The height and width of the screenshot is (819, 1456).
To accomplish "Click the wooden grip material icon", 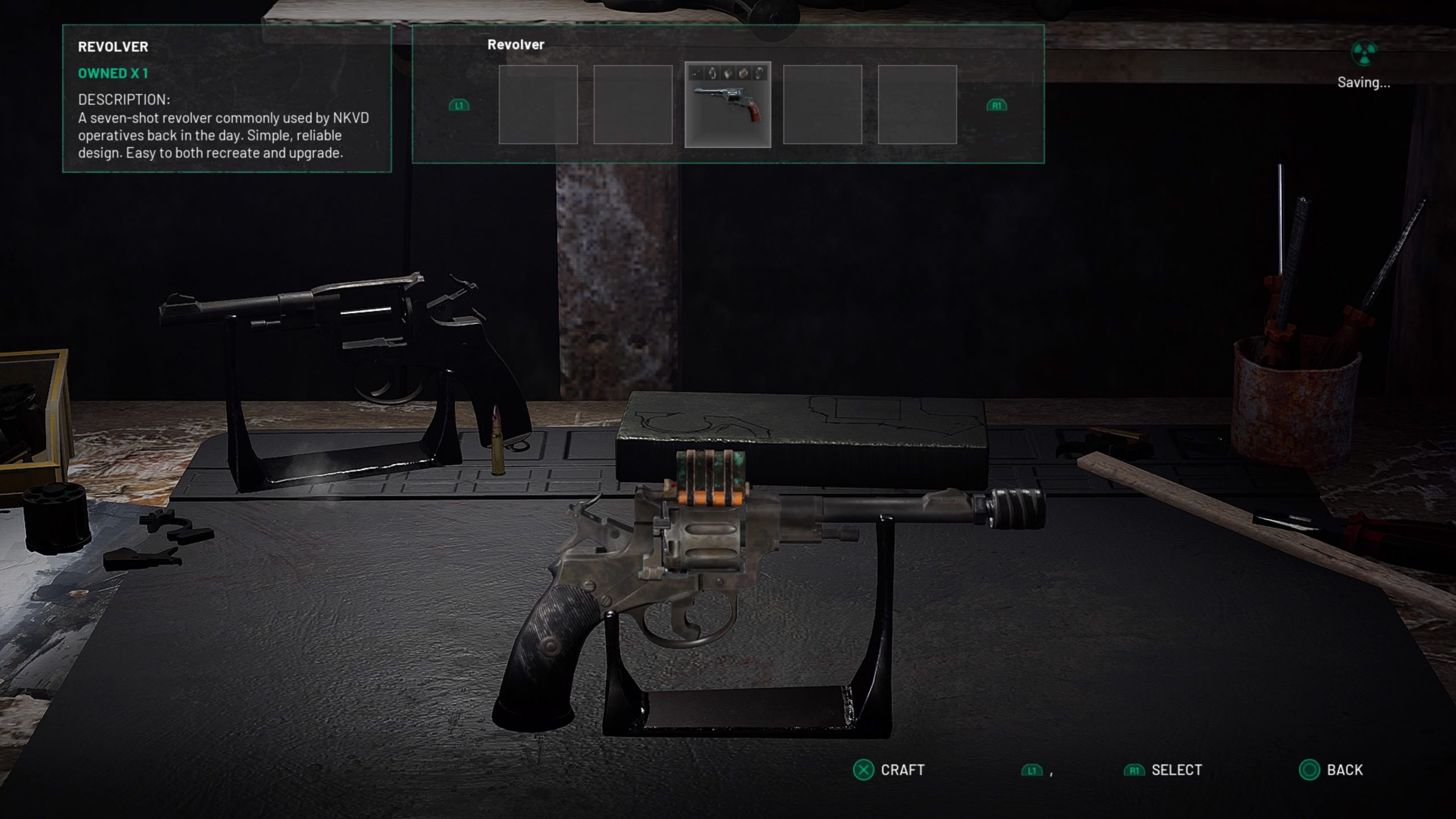I will point(743,73).
